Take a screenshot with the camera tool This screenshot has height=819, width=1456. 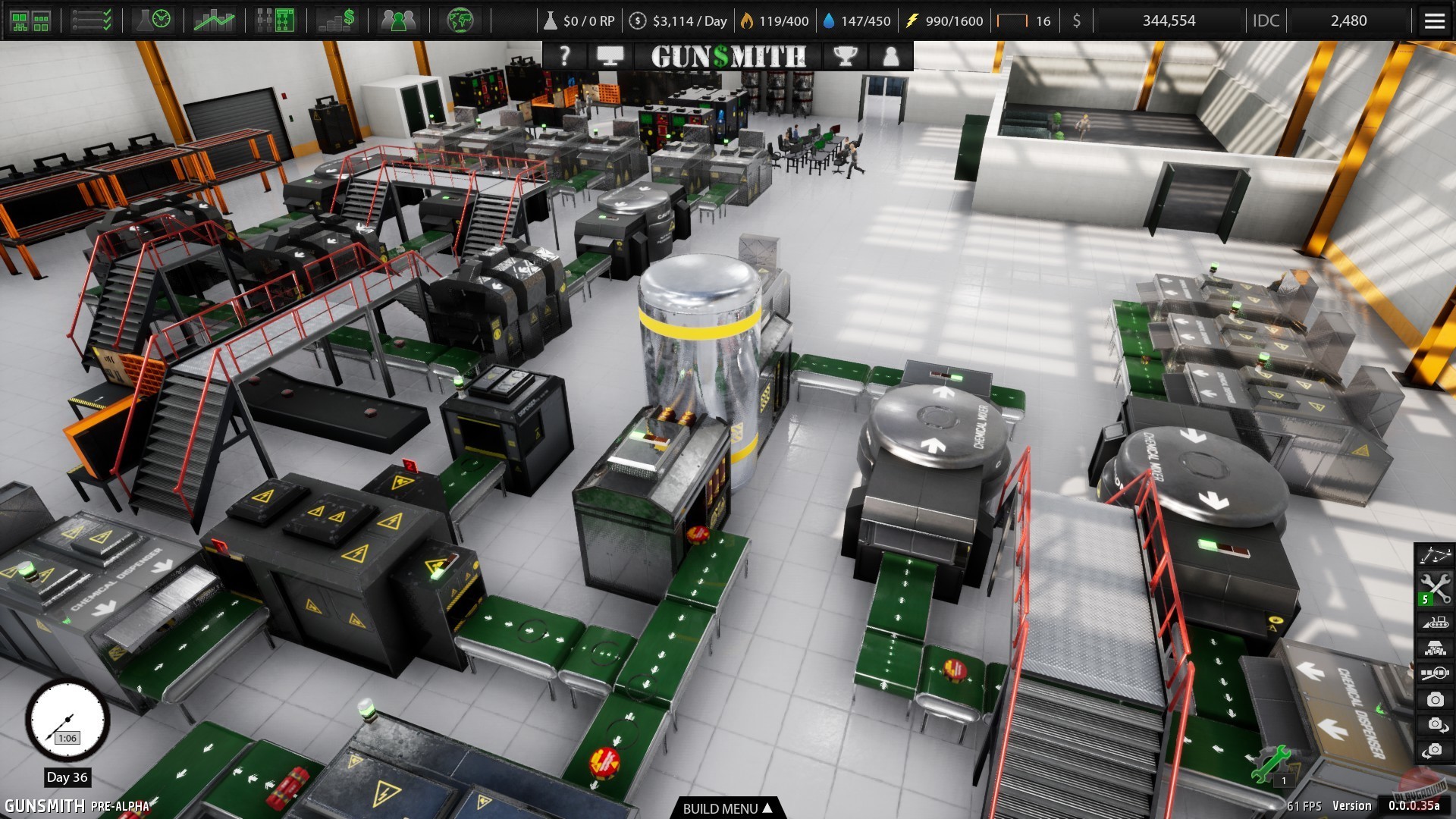(1433, 698)
